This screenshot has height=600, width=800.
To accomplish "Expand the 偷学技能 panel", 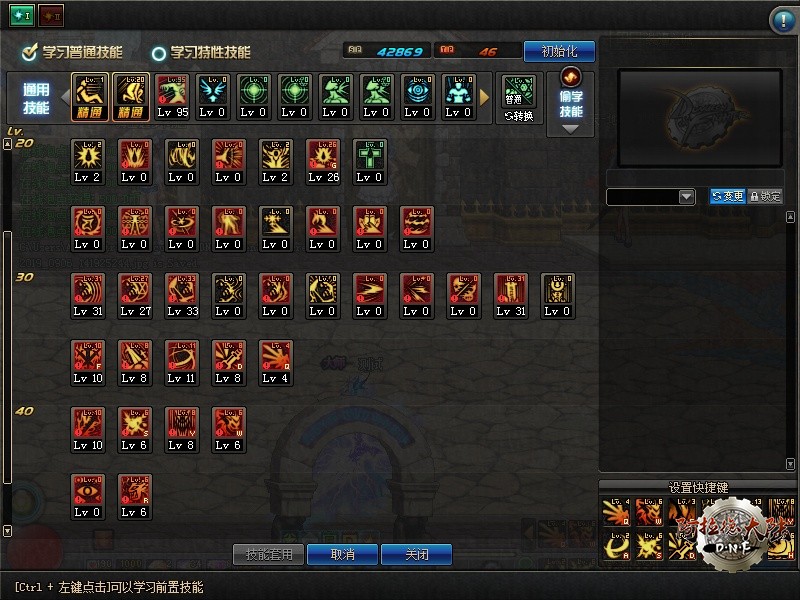I will pos(571,103).
